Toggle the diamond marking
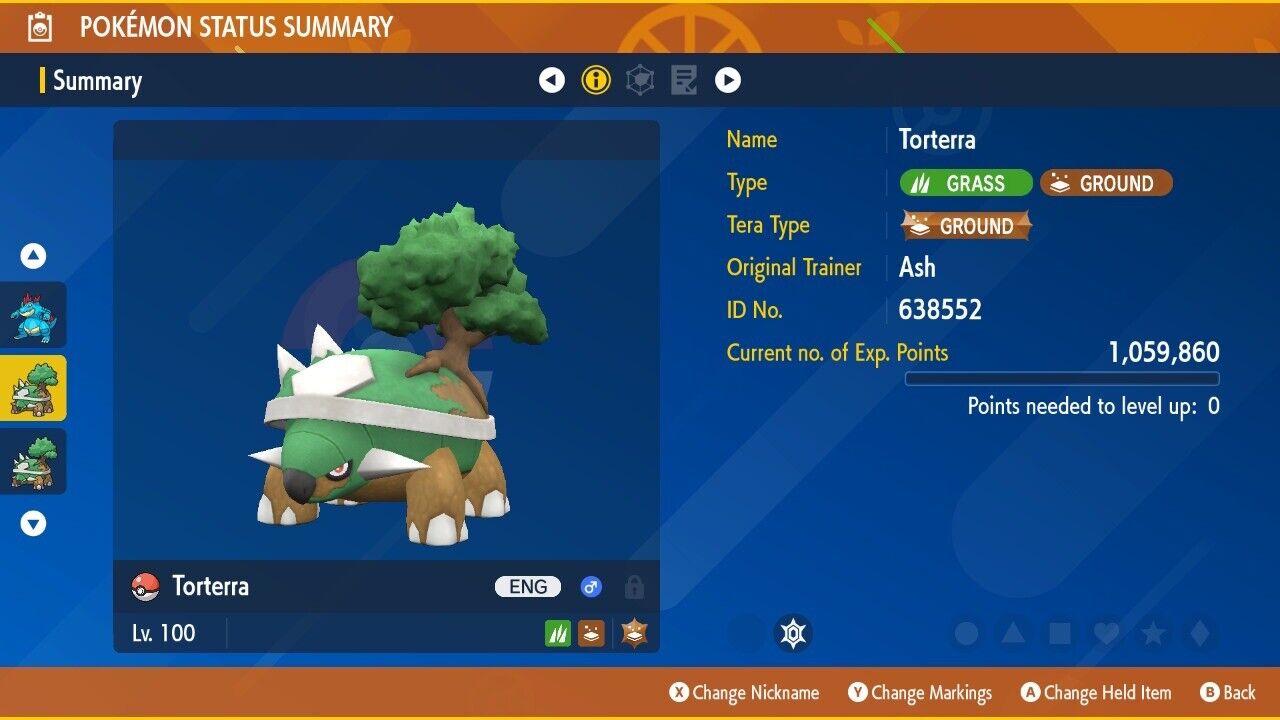The width and height of the screenshot is (1280, 720). 1198,633
